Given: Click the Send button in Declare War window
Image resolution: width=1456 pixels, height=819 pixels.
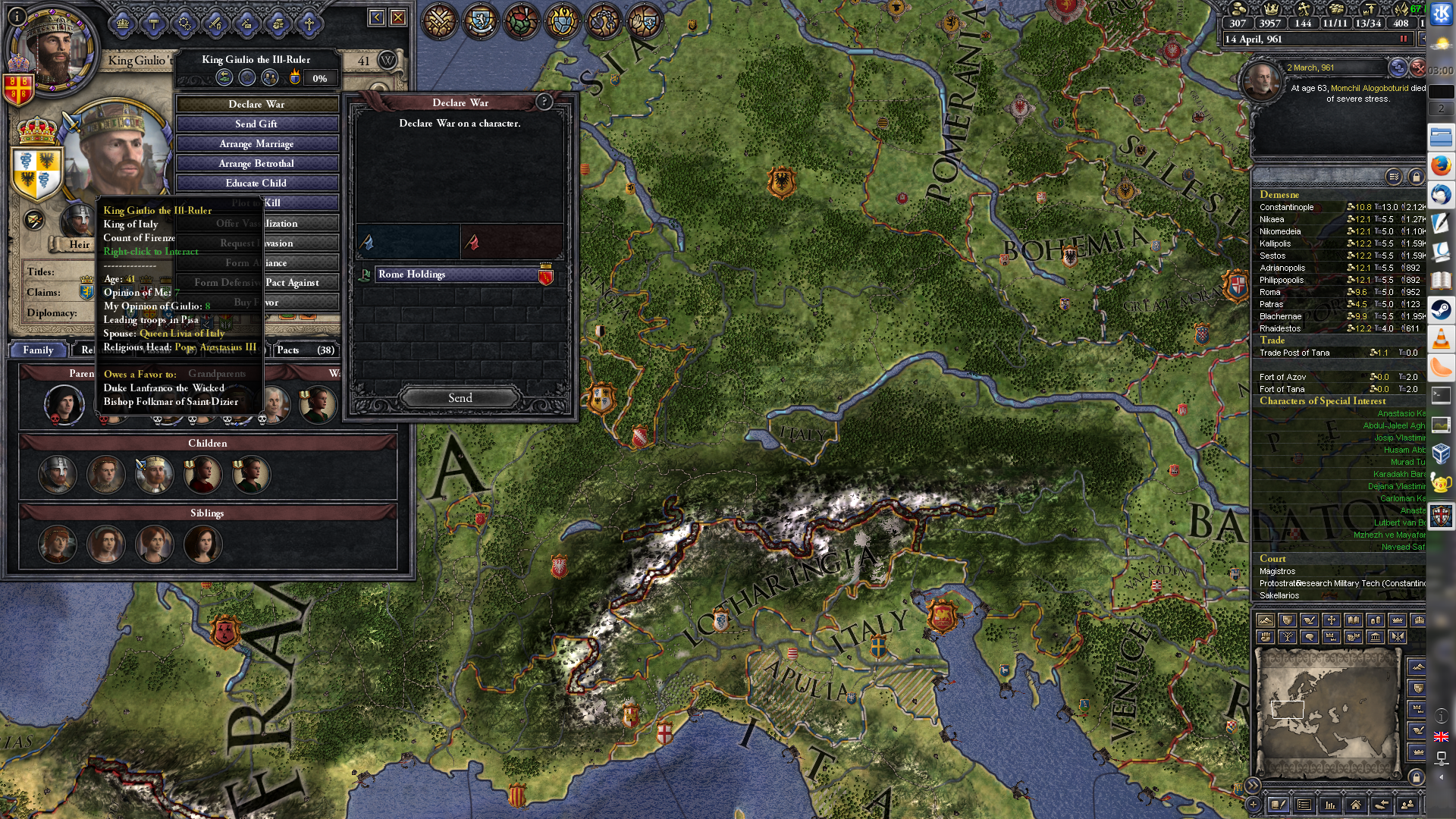Looking at the screenshot, I should 460,398.
